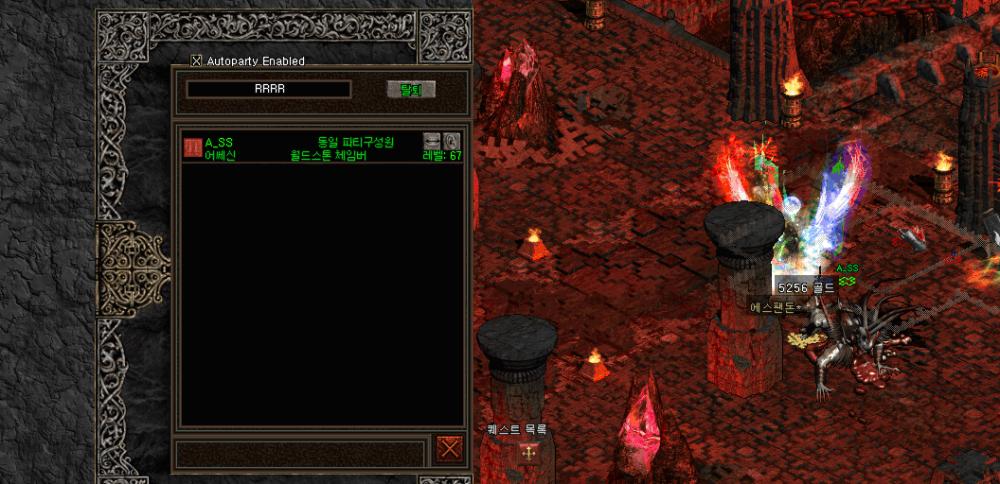Select the A_SS player row
Image resolution: width=1000 pixels, height=484 pixels.
coord(300,148)
